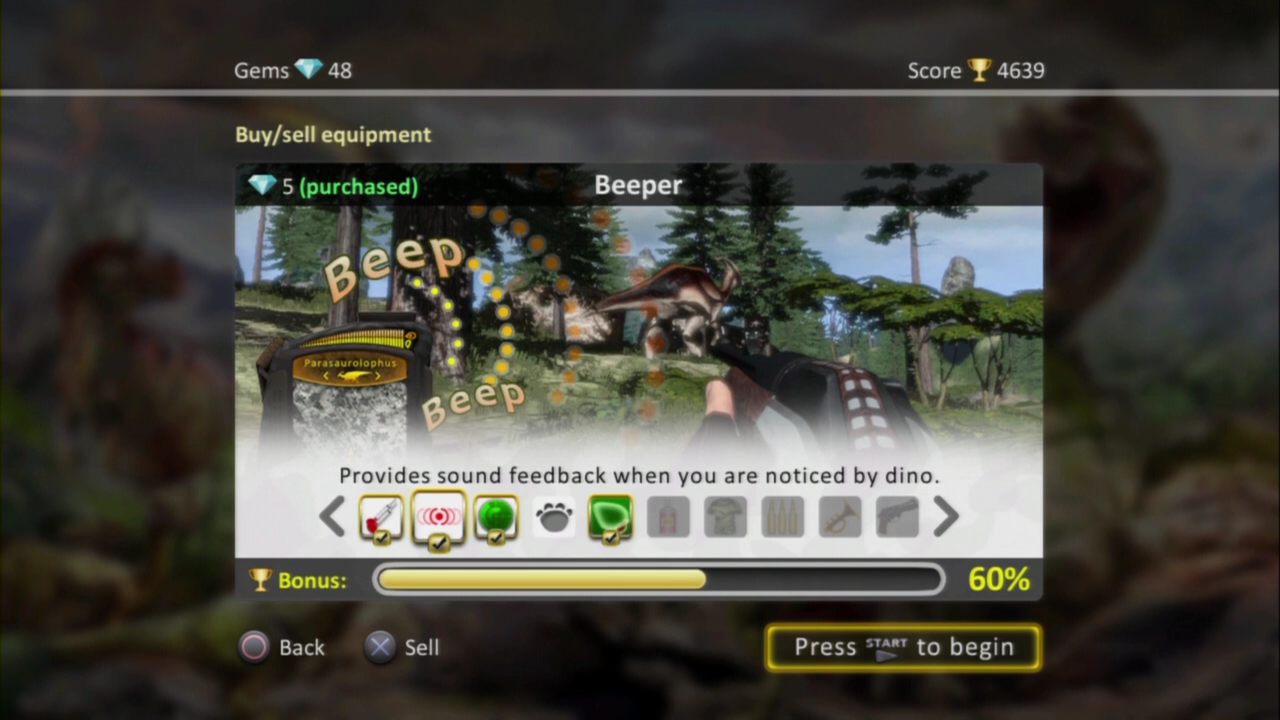Choose the green map equipment icon
The image size is (1280, 720).
610,517
